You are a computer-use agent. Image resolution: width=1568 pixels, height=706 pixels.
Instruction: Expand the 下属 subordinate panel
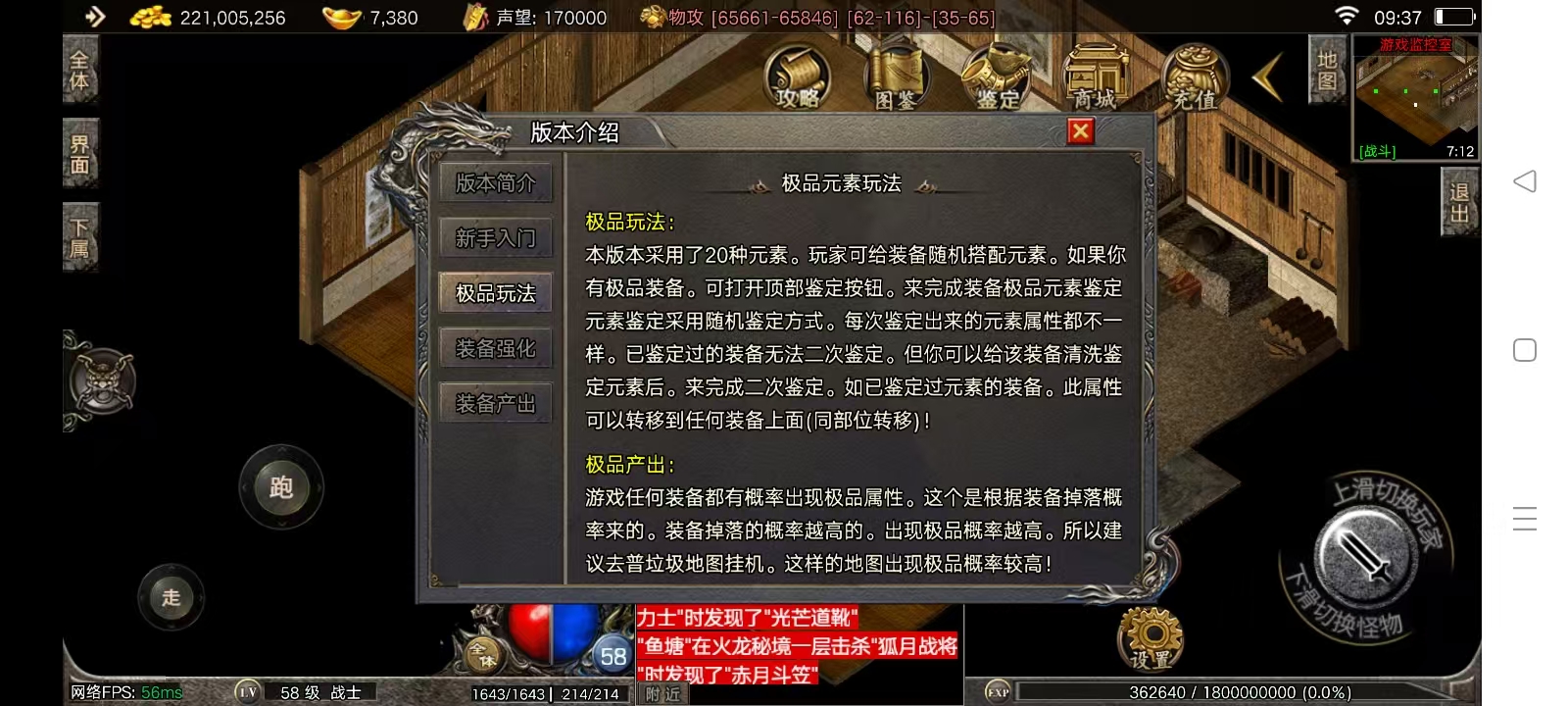[80, 235]
